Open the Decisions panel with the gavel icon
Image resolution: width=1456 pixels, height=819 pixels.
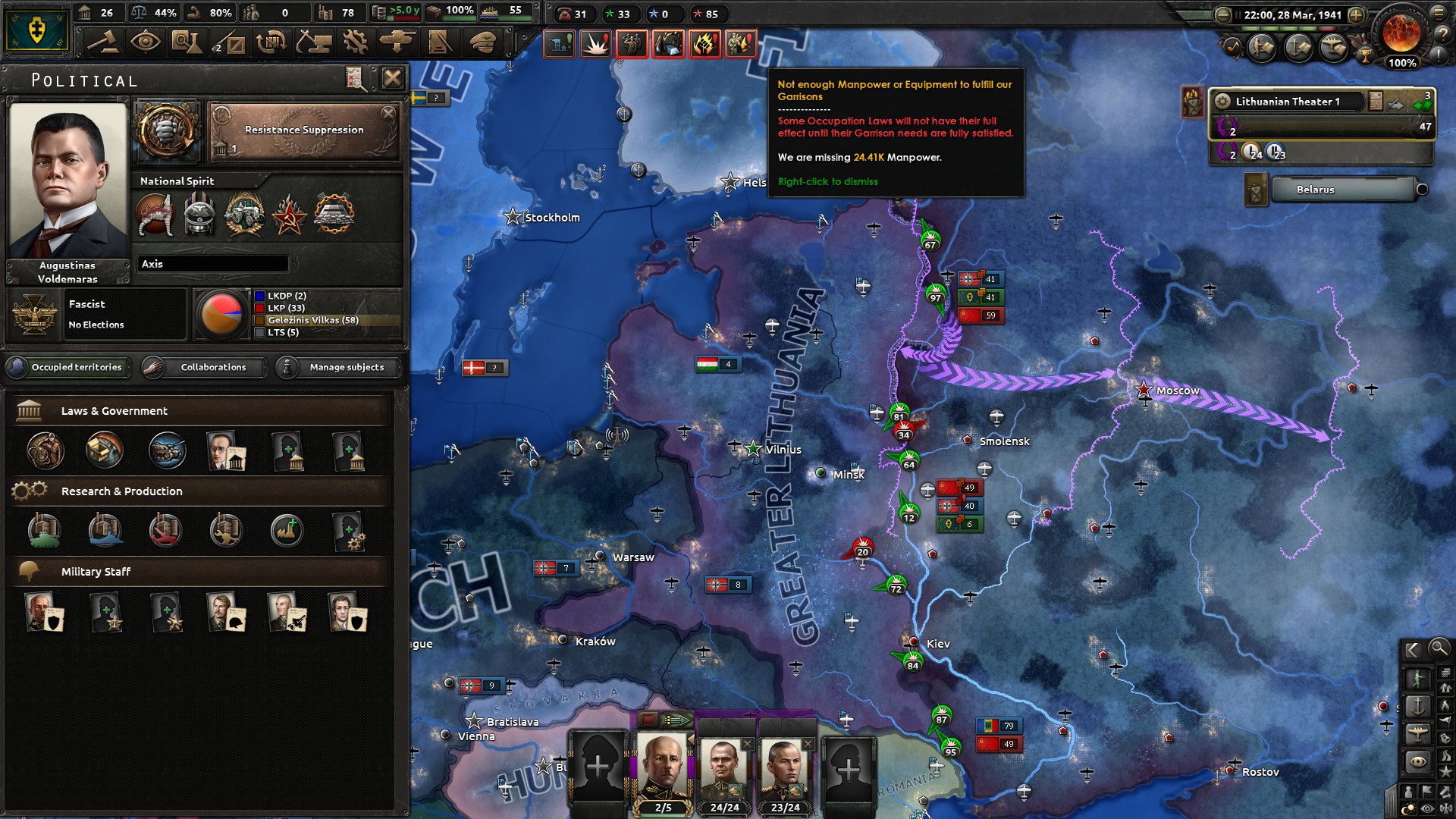102,43
